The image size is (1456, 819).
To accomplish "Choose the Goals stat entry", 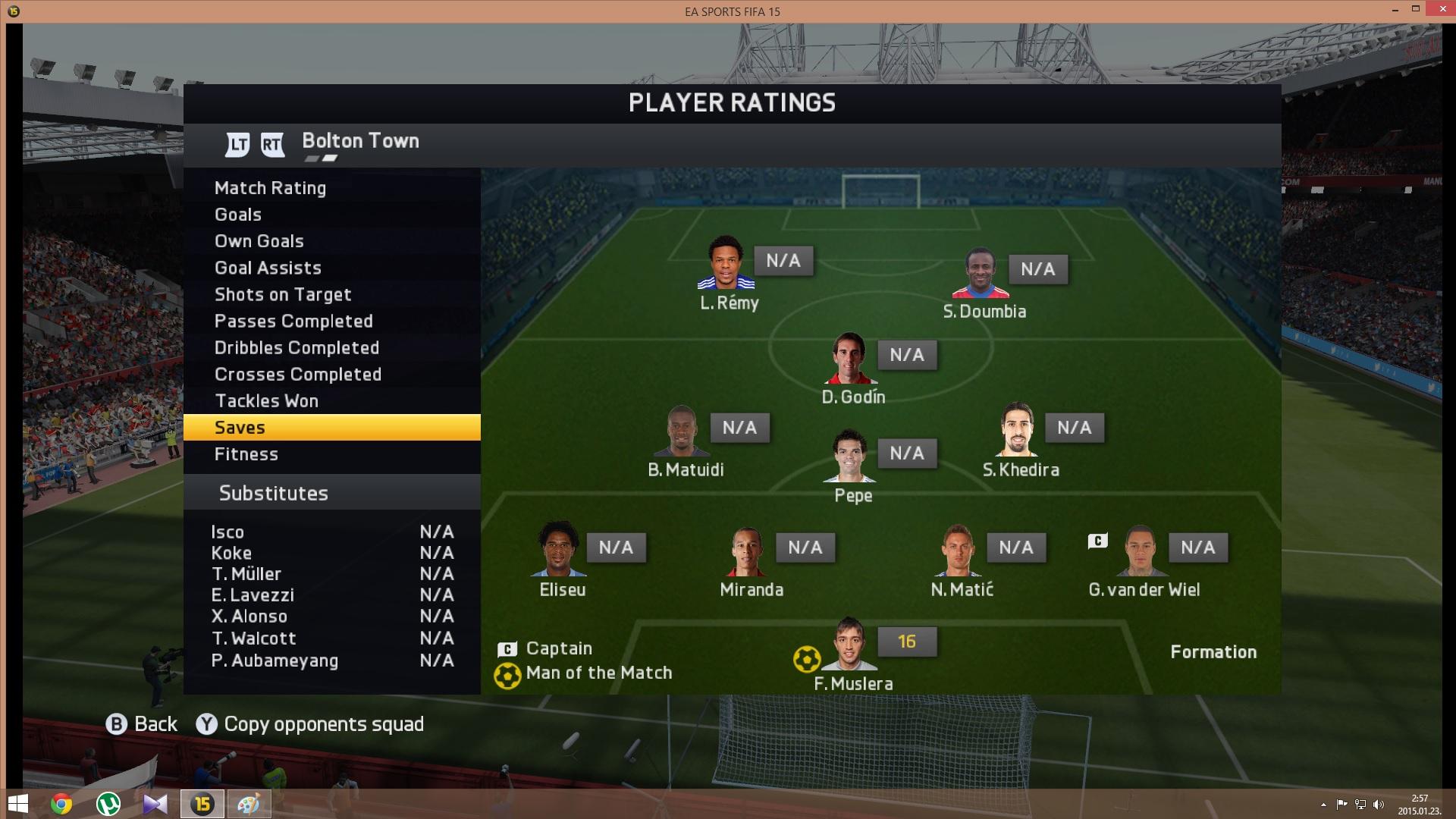I will point(238,215).
